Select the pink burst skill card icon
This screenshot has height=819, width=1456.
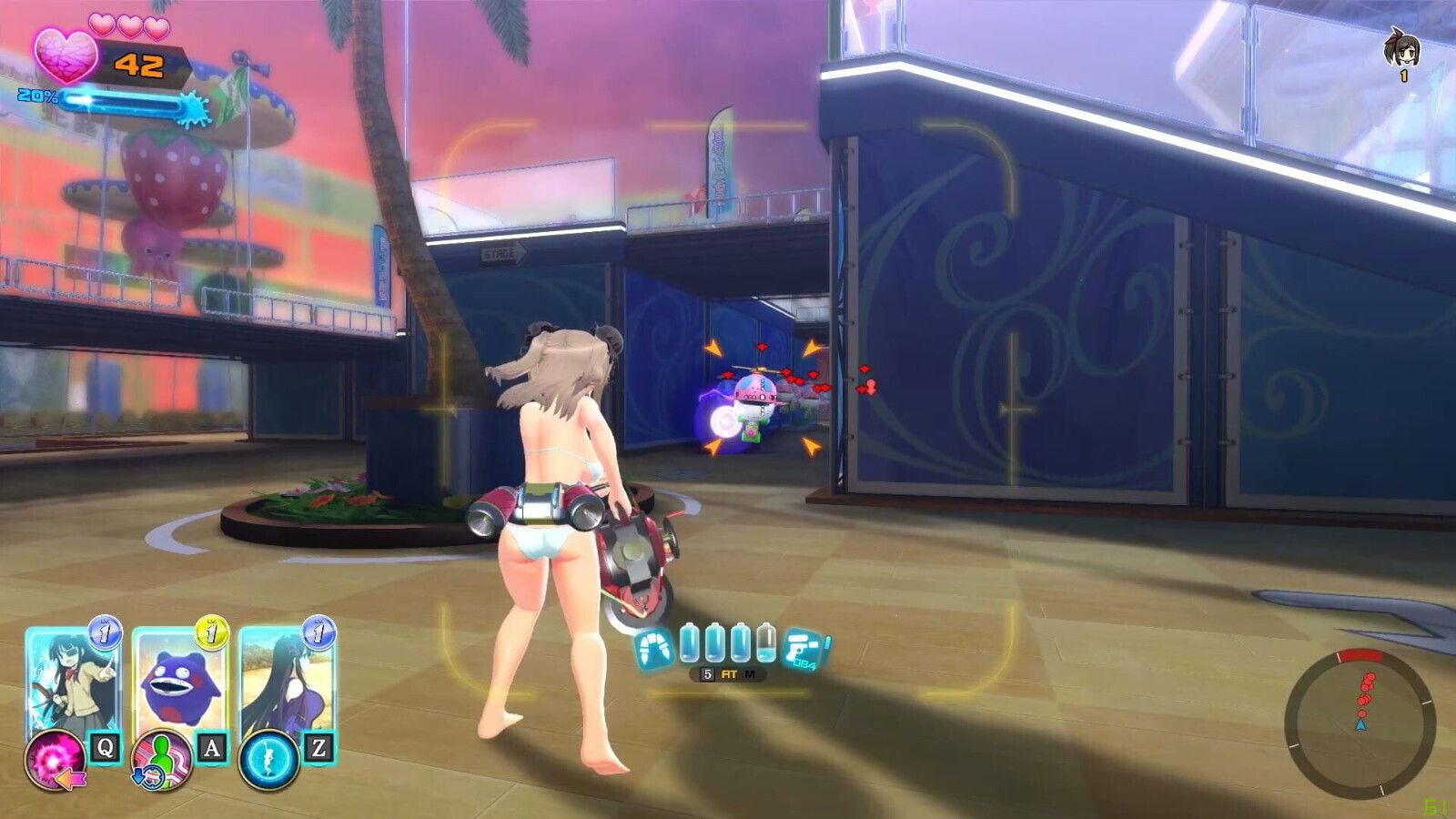coord(56,761)
